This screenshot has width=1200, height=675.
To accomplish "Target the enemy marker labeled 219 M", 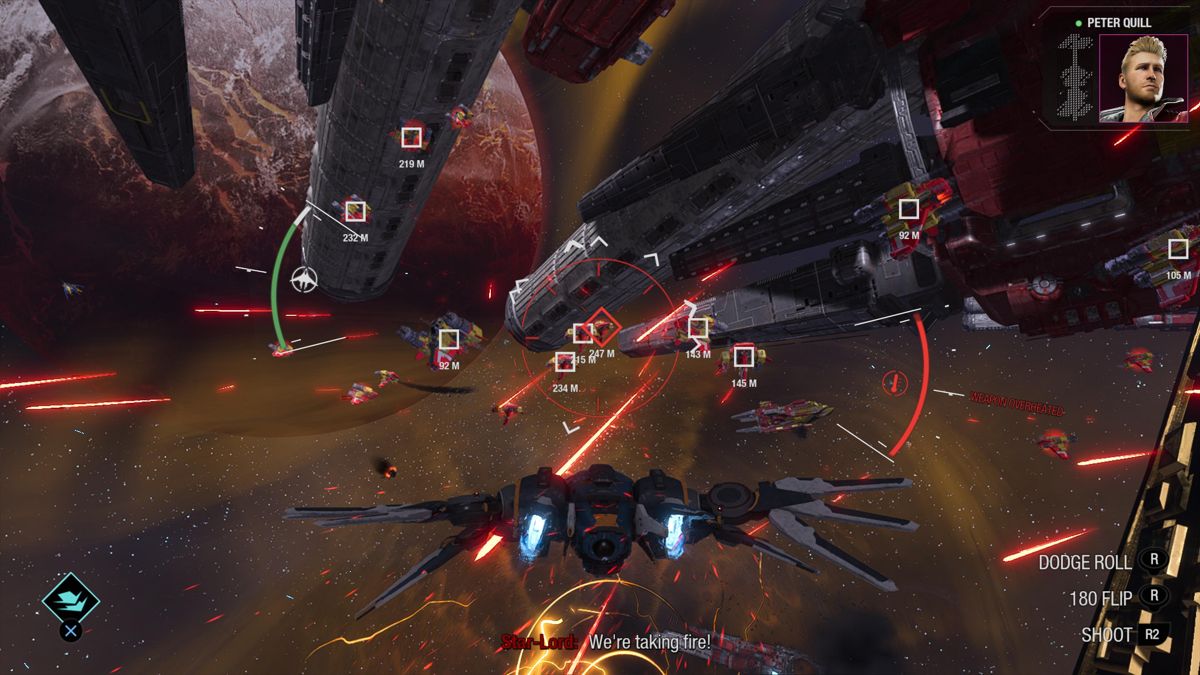I will click(x=411, y=137).
